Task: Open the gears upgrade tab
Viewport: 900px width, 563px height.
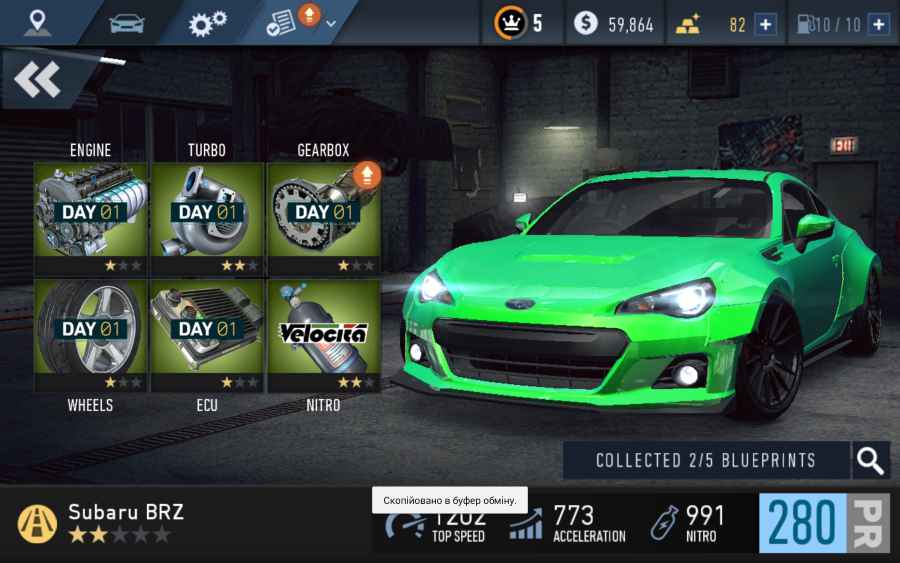Action: (x=207, y=22)
